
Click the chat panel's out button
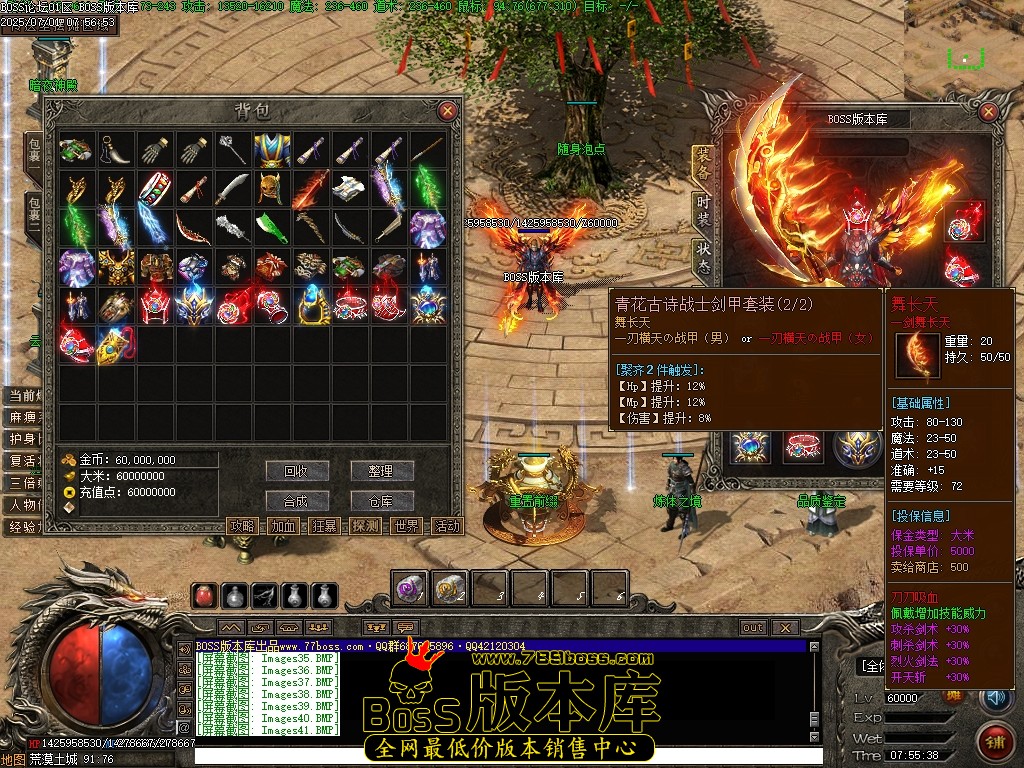[x=753, y=628]
